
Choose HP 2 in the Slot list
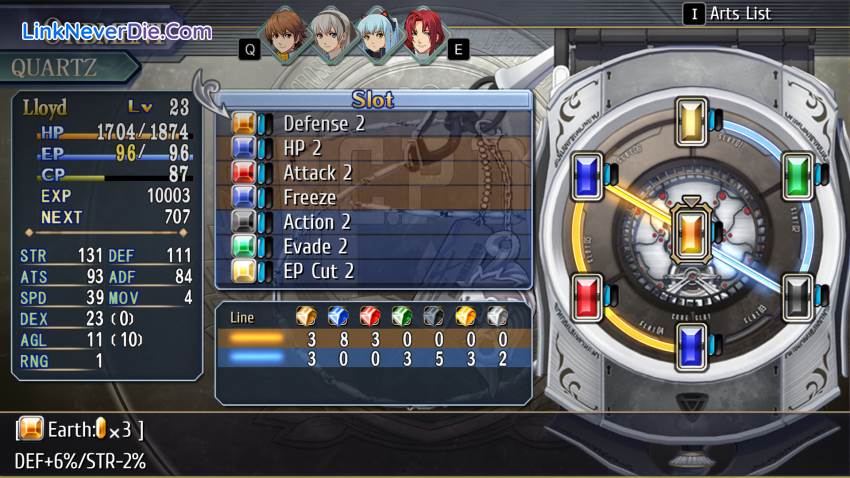372,148
